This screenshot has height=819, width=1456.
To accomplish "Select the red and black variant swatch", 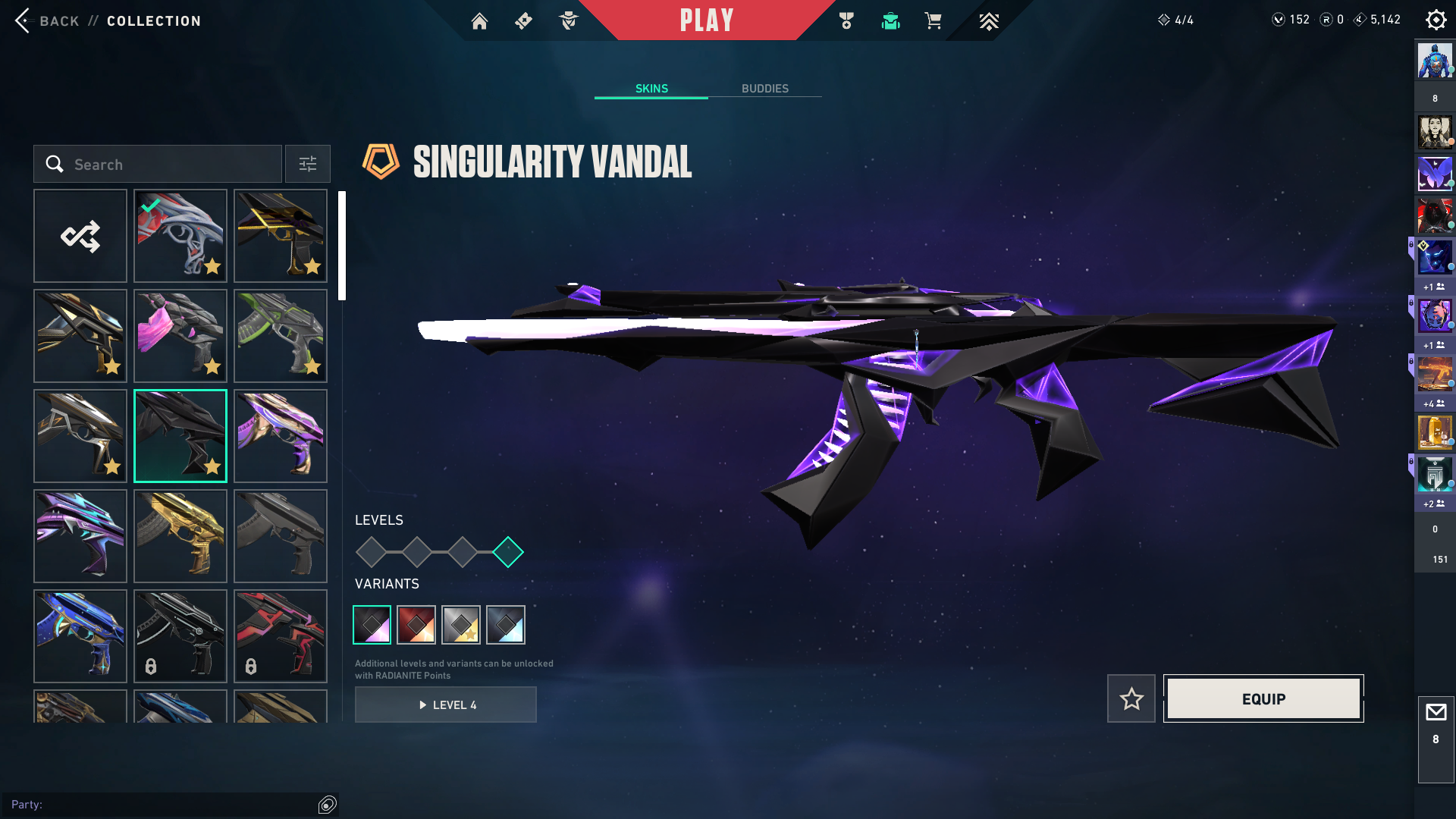I will [416, 625].
